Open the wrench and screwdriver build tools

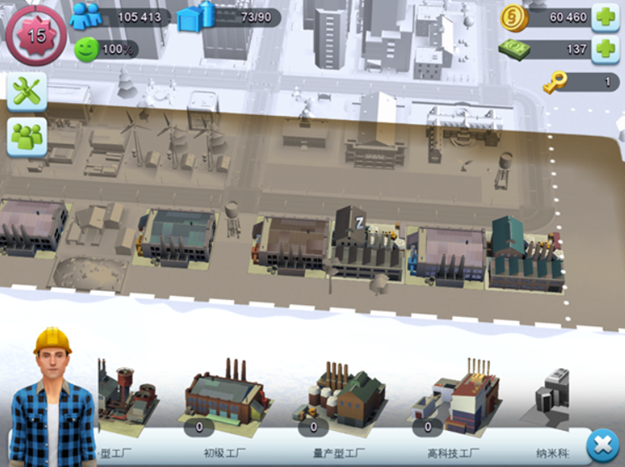click(28, 92)
